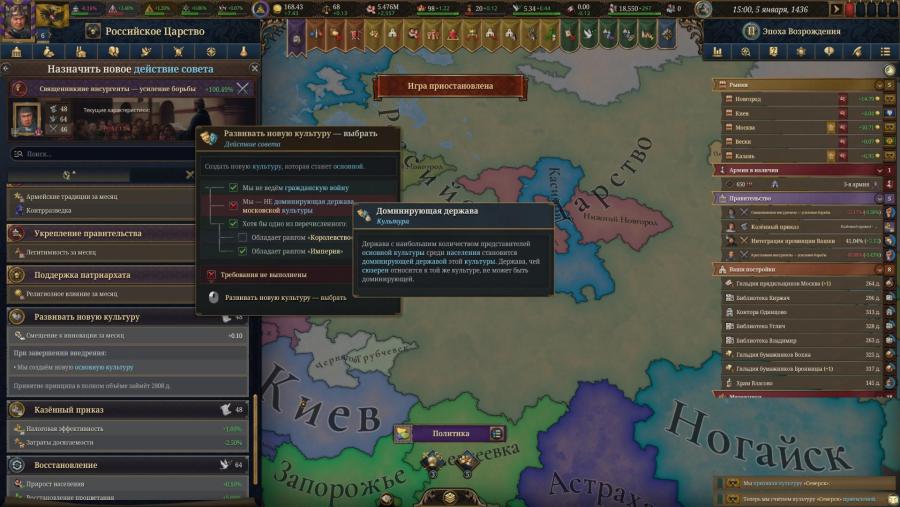Click the «Эпоха Возрождения» pause button

pos(746,31)
